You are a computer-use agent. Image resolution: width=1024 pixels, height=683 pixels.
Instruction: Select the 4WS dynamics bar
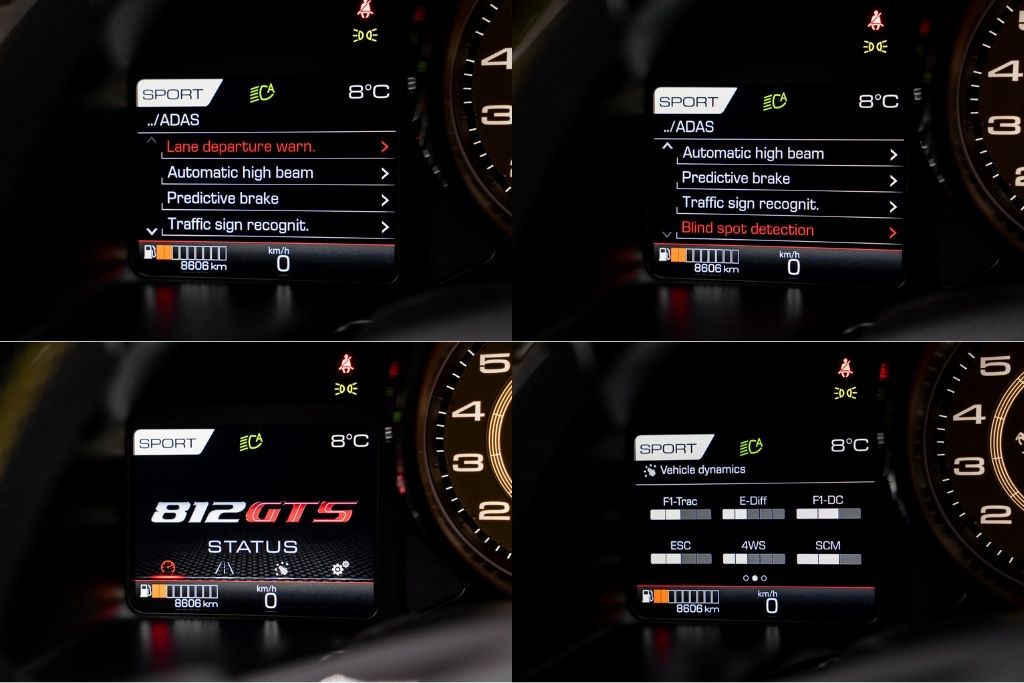click(754, 559)
